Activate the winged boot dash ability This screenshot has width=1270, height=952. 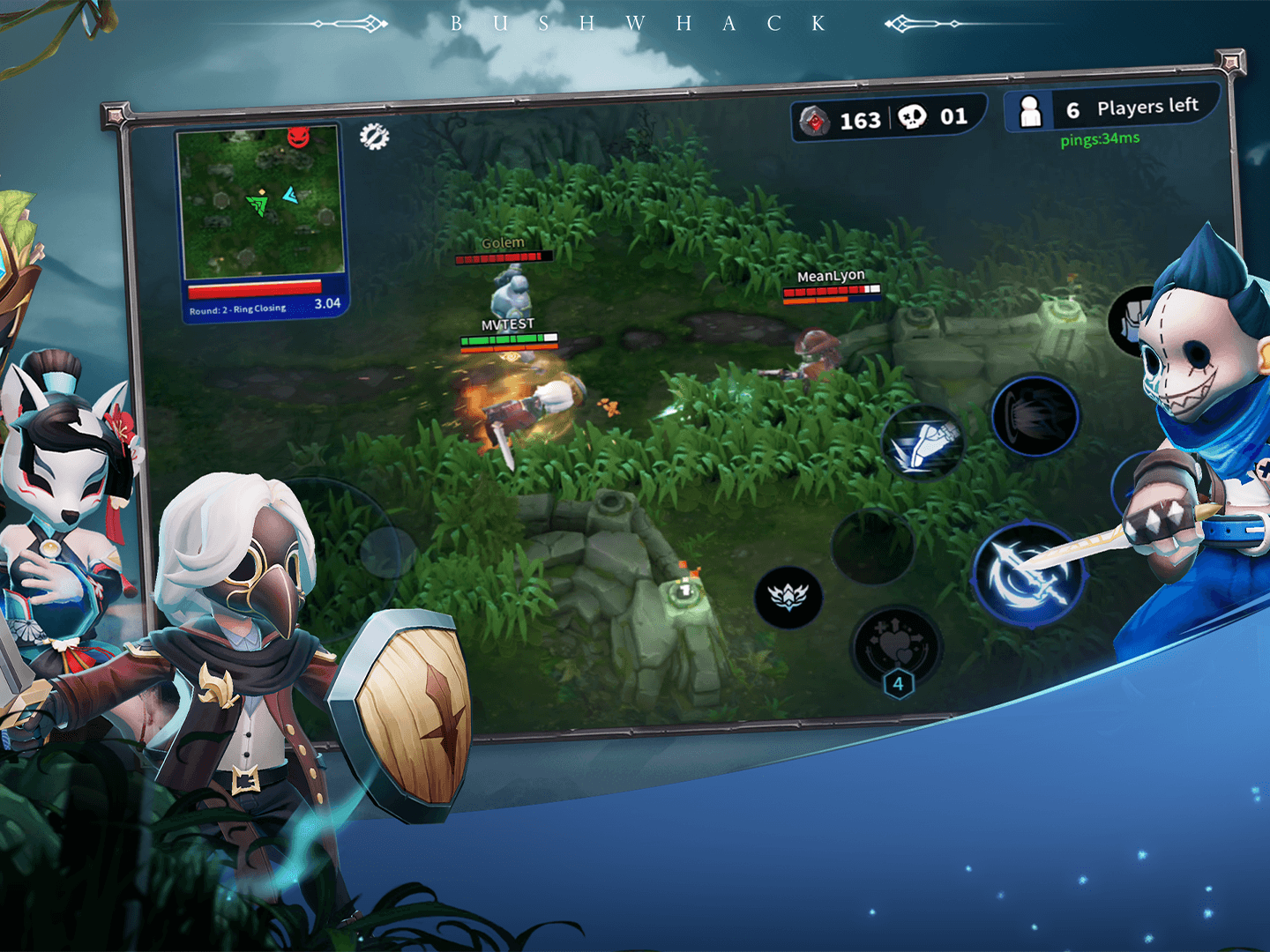click(x=923, y=443)
